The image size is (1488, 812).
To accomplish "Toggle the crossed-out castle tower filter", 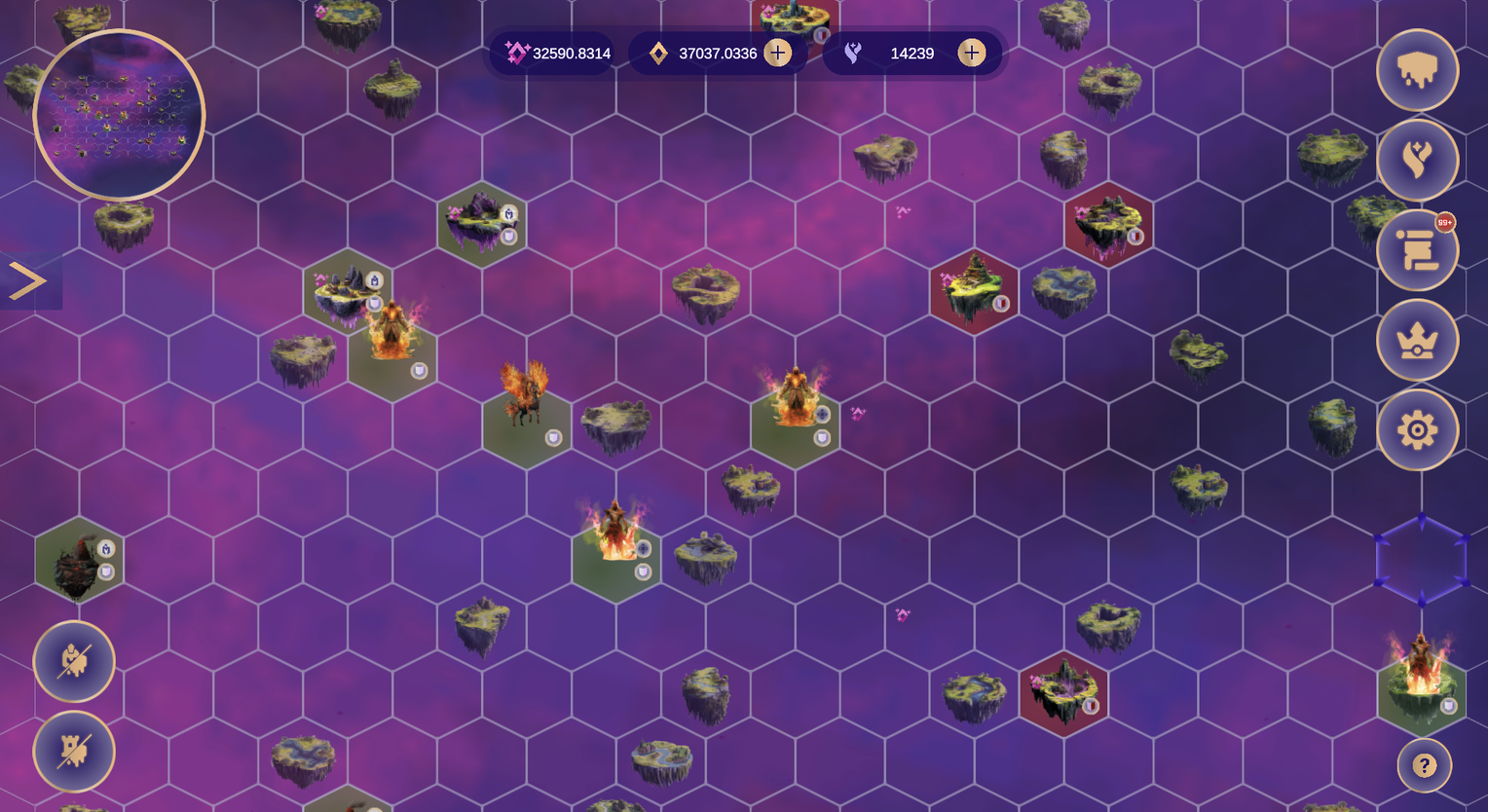I will pos(74,752).
